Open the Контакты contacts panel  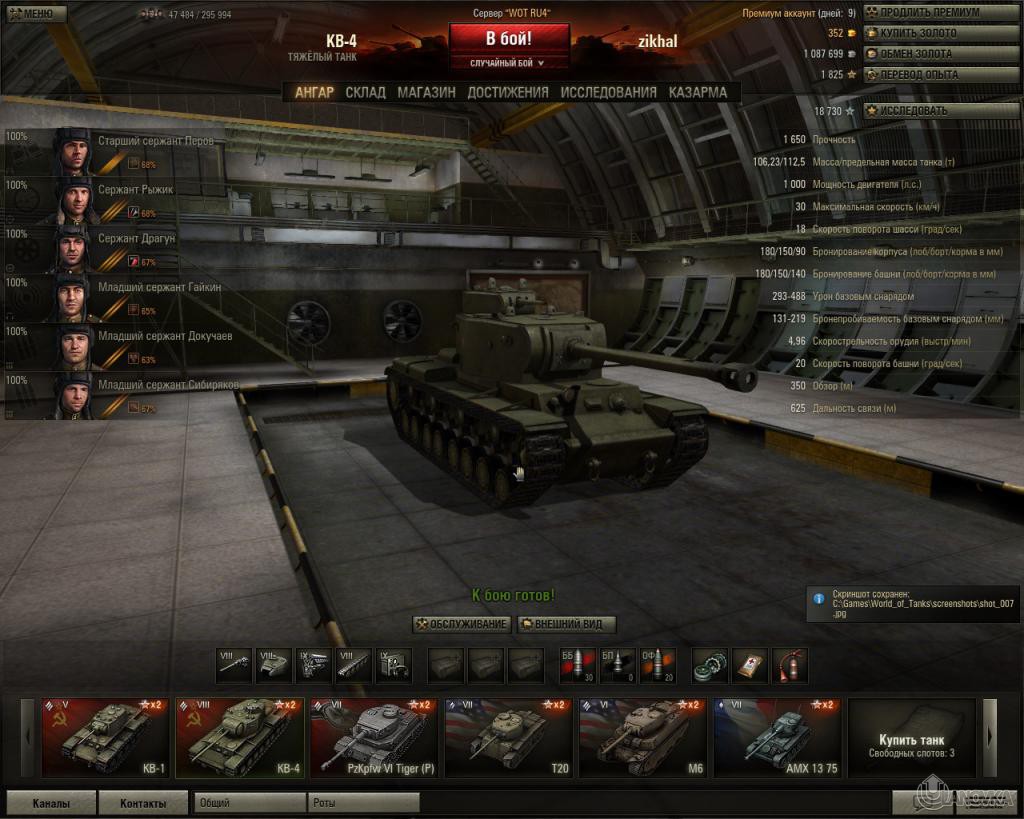143,802
